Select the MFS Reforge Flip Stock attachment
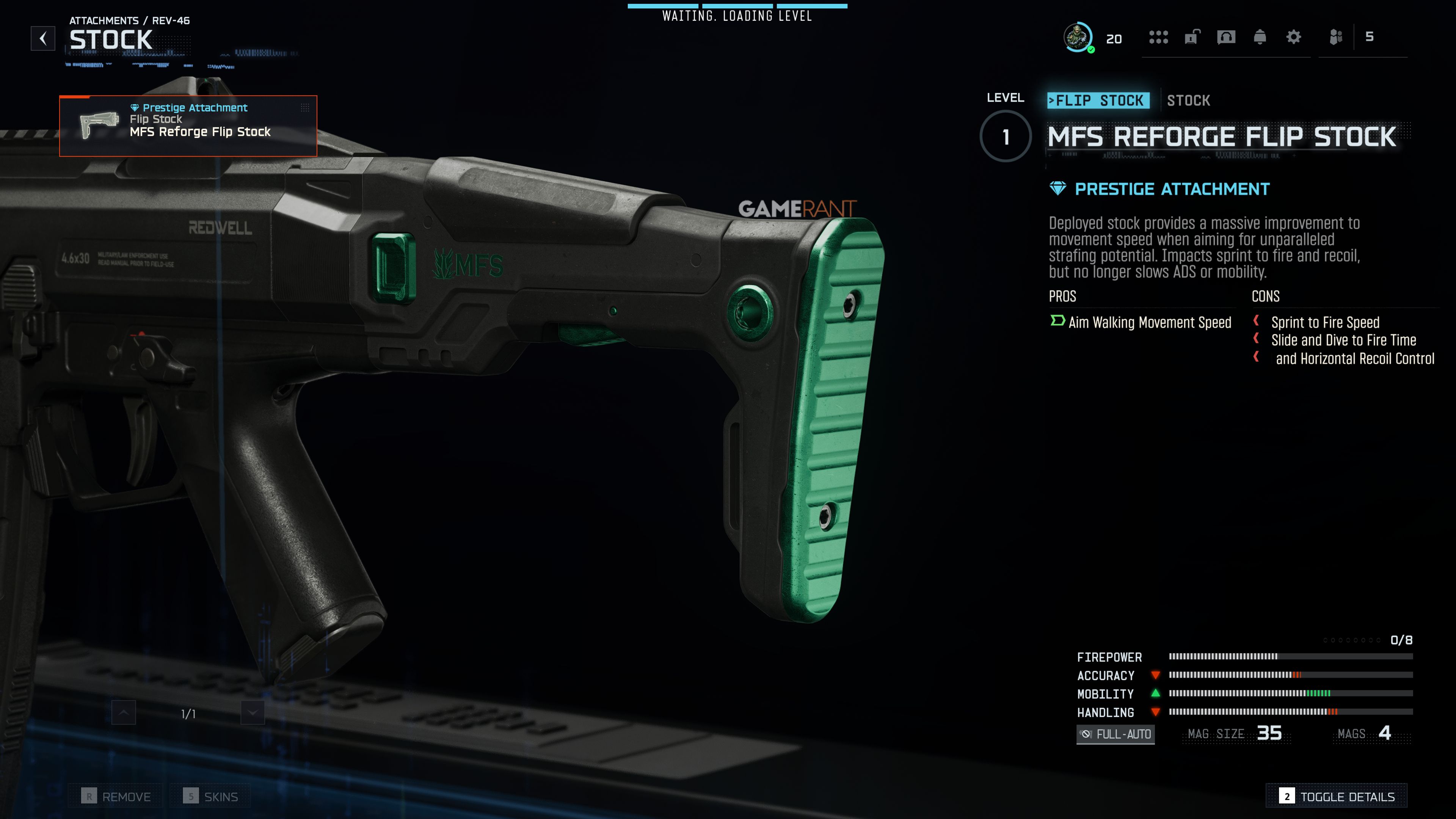 188,126
